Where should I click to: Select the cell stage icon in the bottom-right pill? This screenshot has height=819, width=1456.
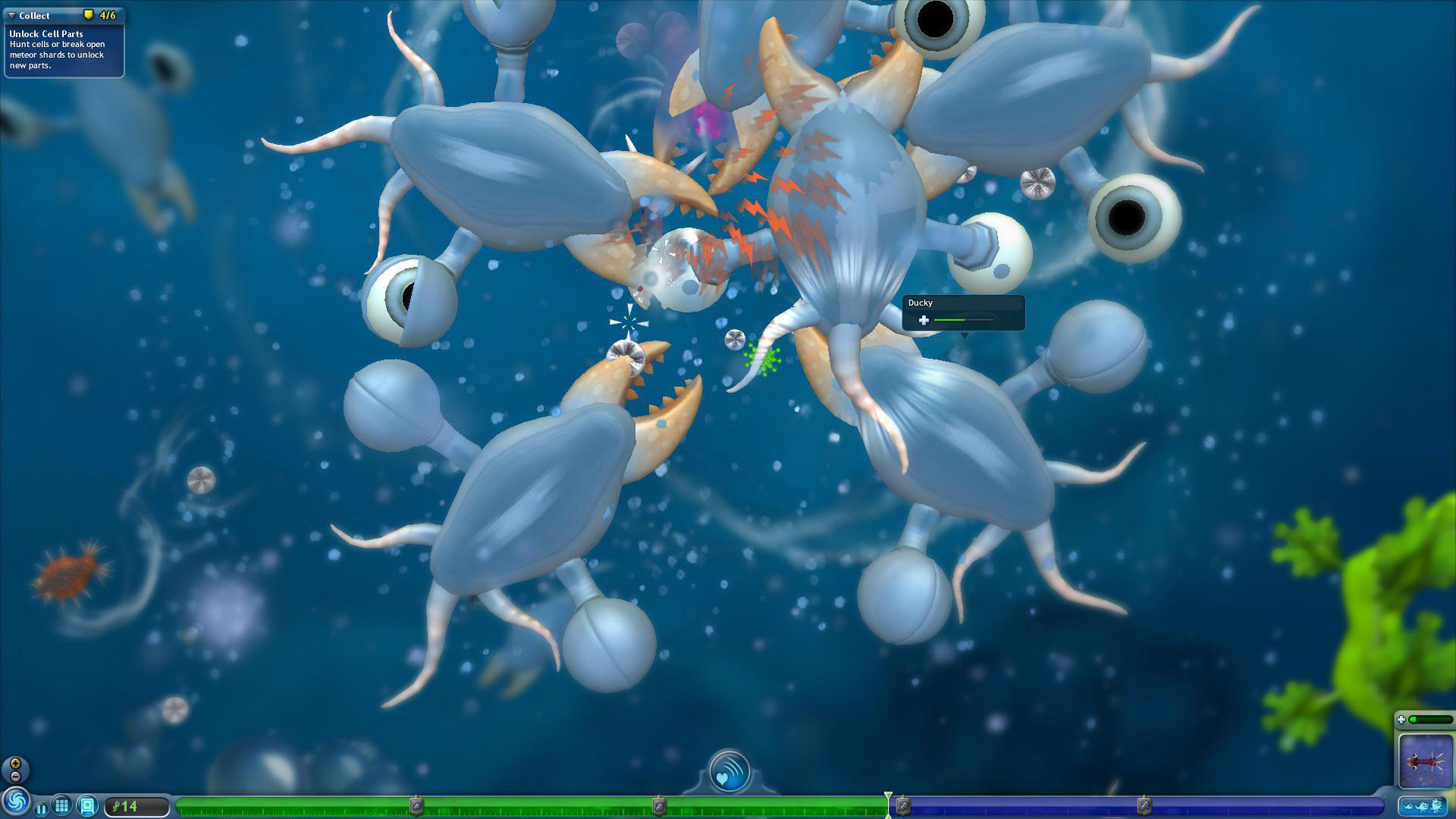[x=1409, y=806]
